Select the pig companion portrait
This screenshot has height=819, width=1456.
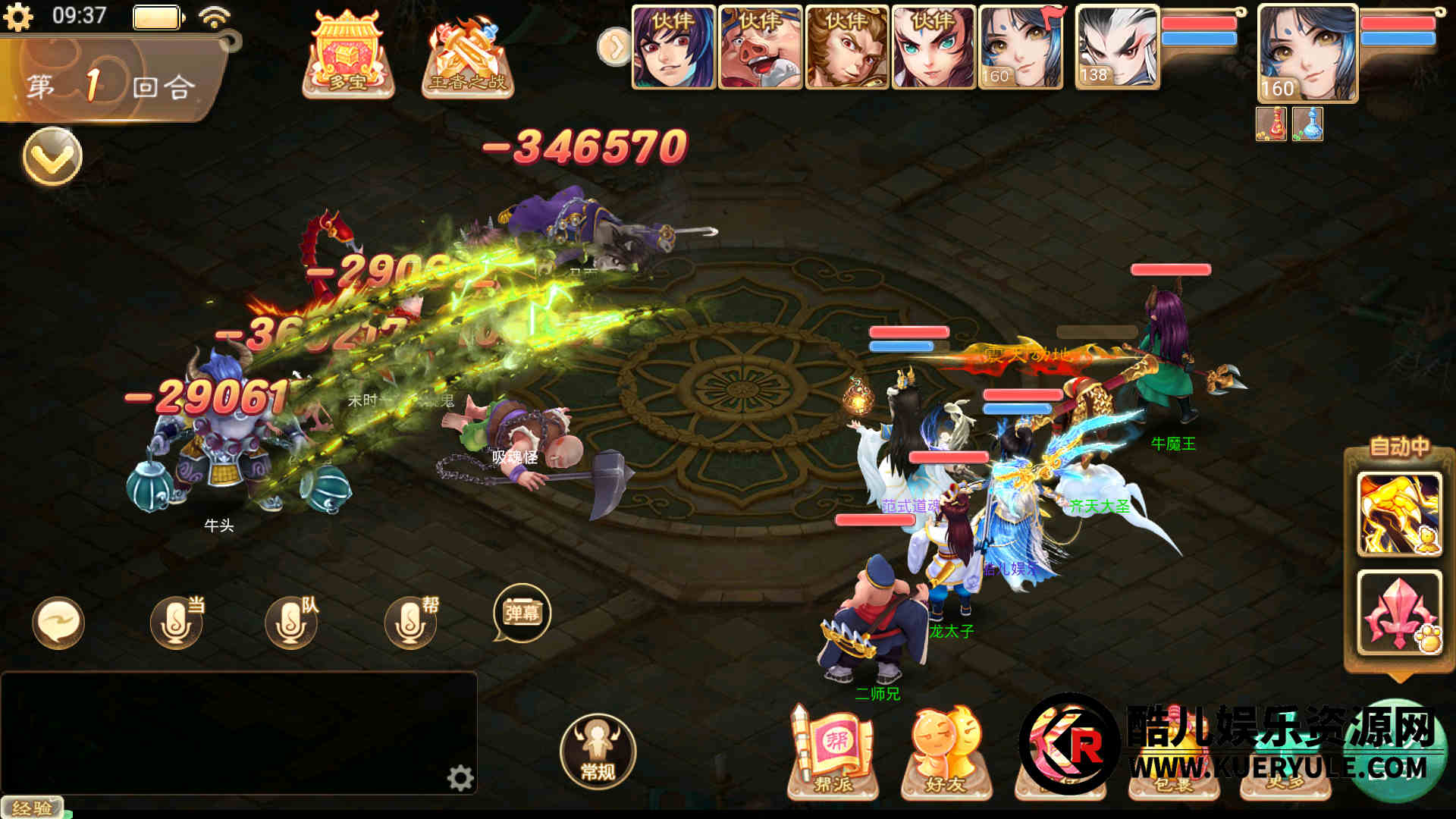760,48
